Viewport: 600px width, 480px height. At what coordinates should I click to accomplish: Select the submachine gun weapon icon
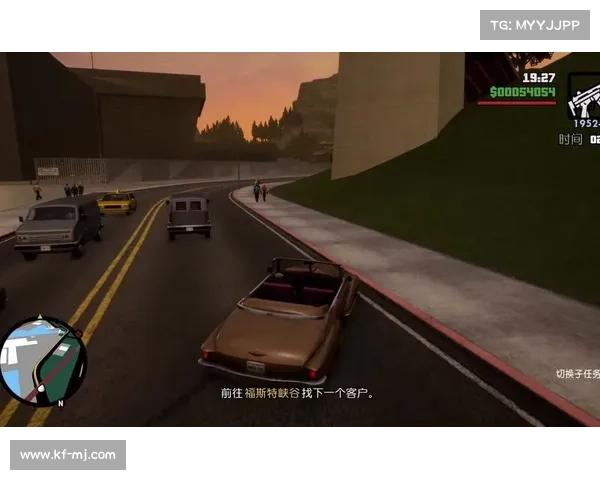click(584, 97)
